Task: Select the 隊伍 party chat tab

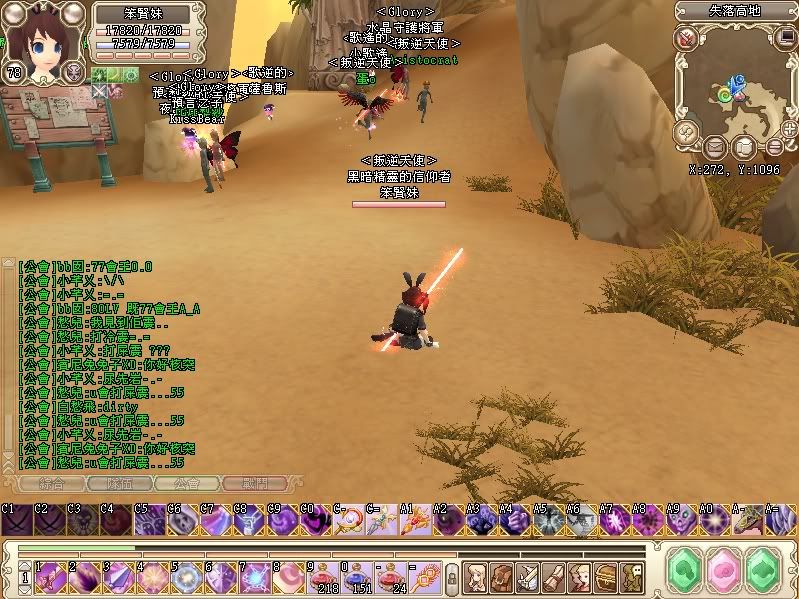Action: pyautogui.click(x=118, y=483)
